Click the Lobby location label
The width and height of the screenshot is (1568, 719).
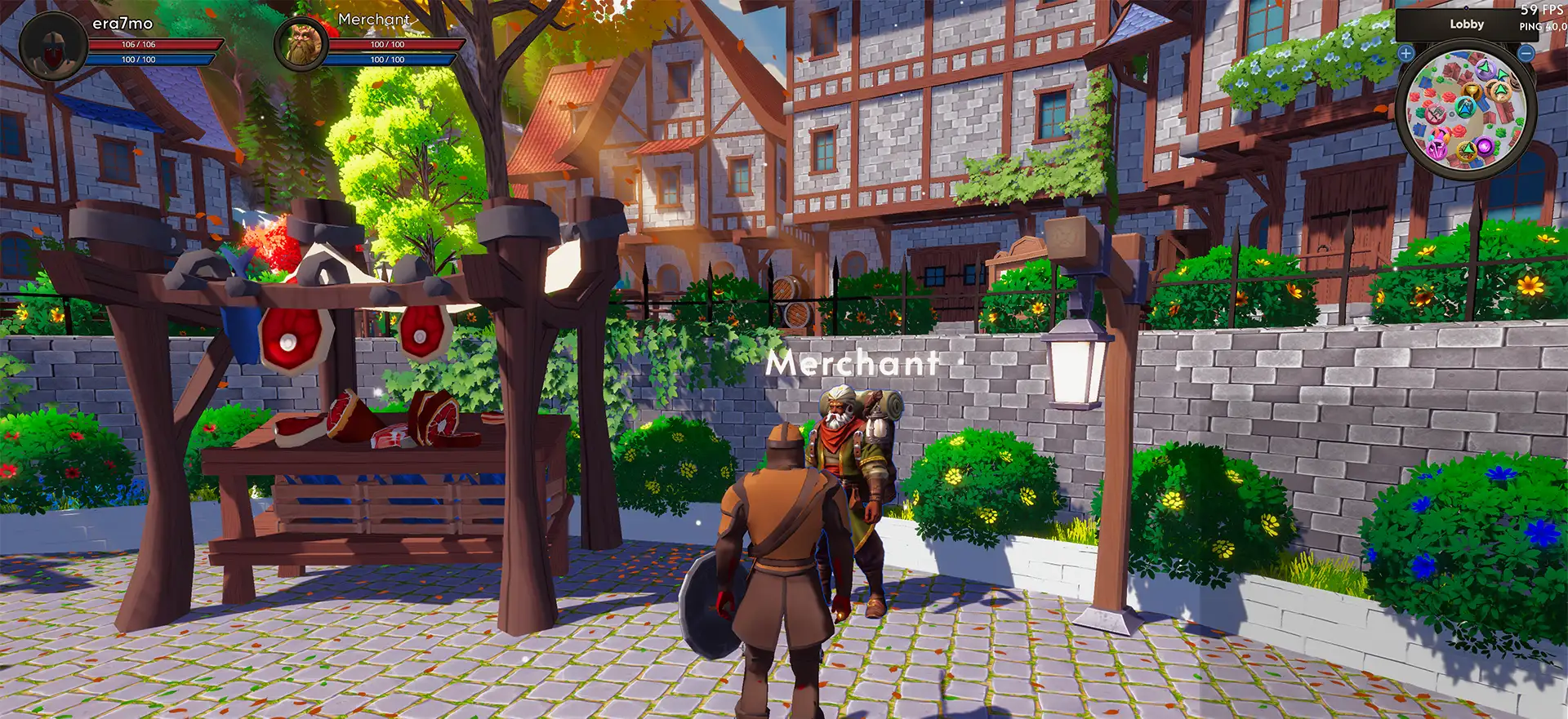point(1467,24)
